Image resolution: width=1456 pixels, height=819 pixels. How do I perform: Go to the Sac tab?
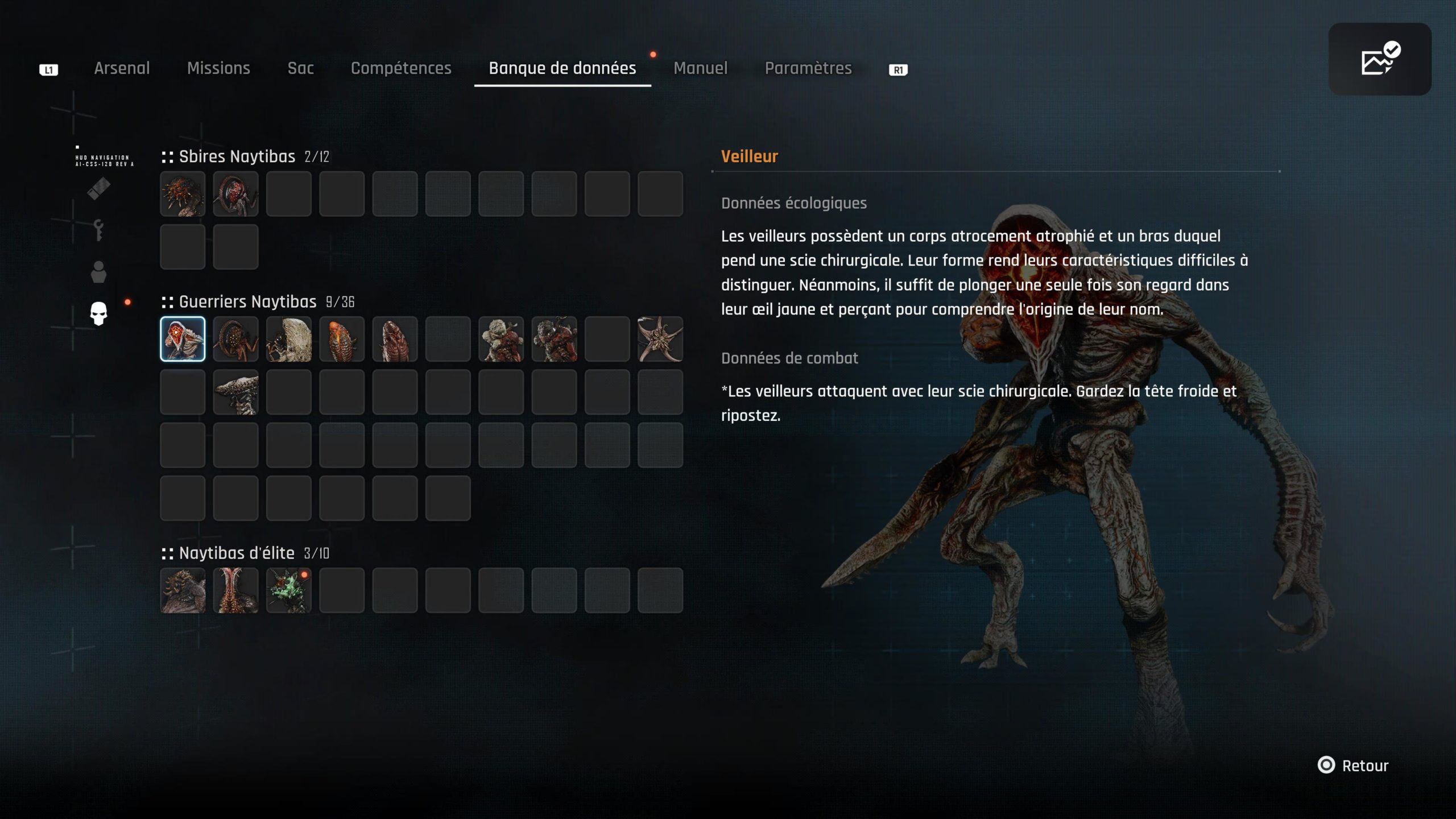(x=300, y=68)
